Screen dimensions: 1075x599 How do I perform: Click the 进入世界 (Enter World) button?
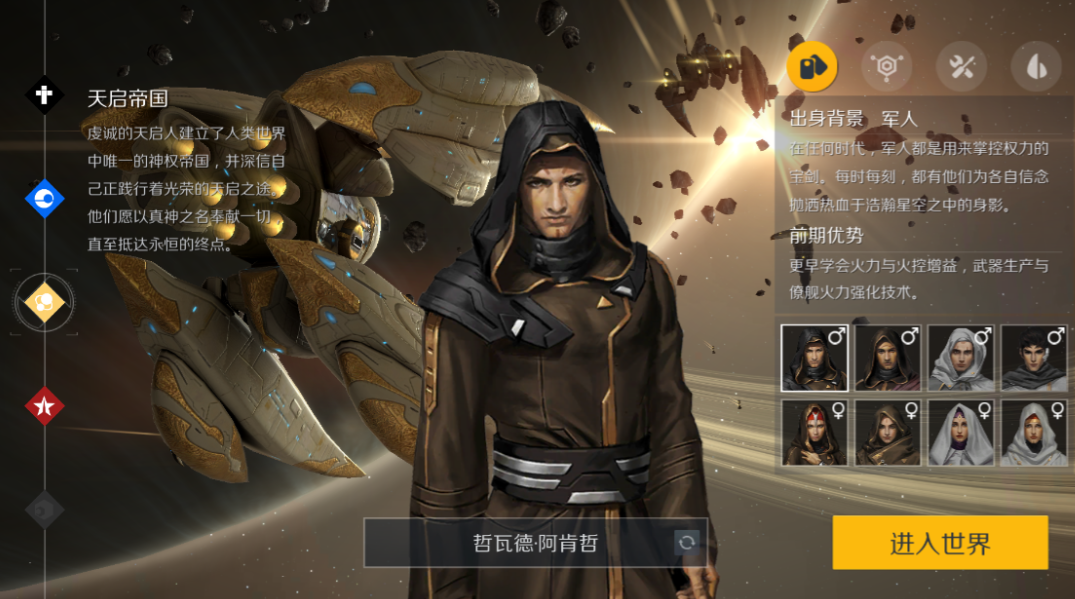[940, 543]
